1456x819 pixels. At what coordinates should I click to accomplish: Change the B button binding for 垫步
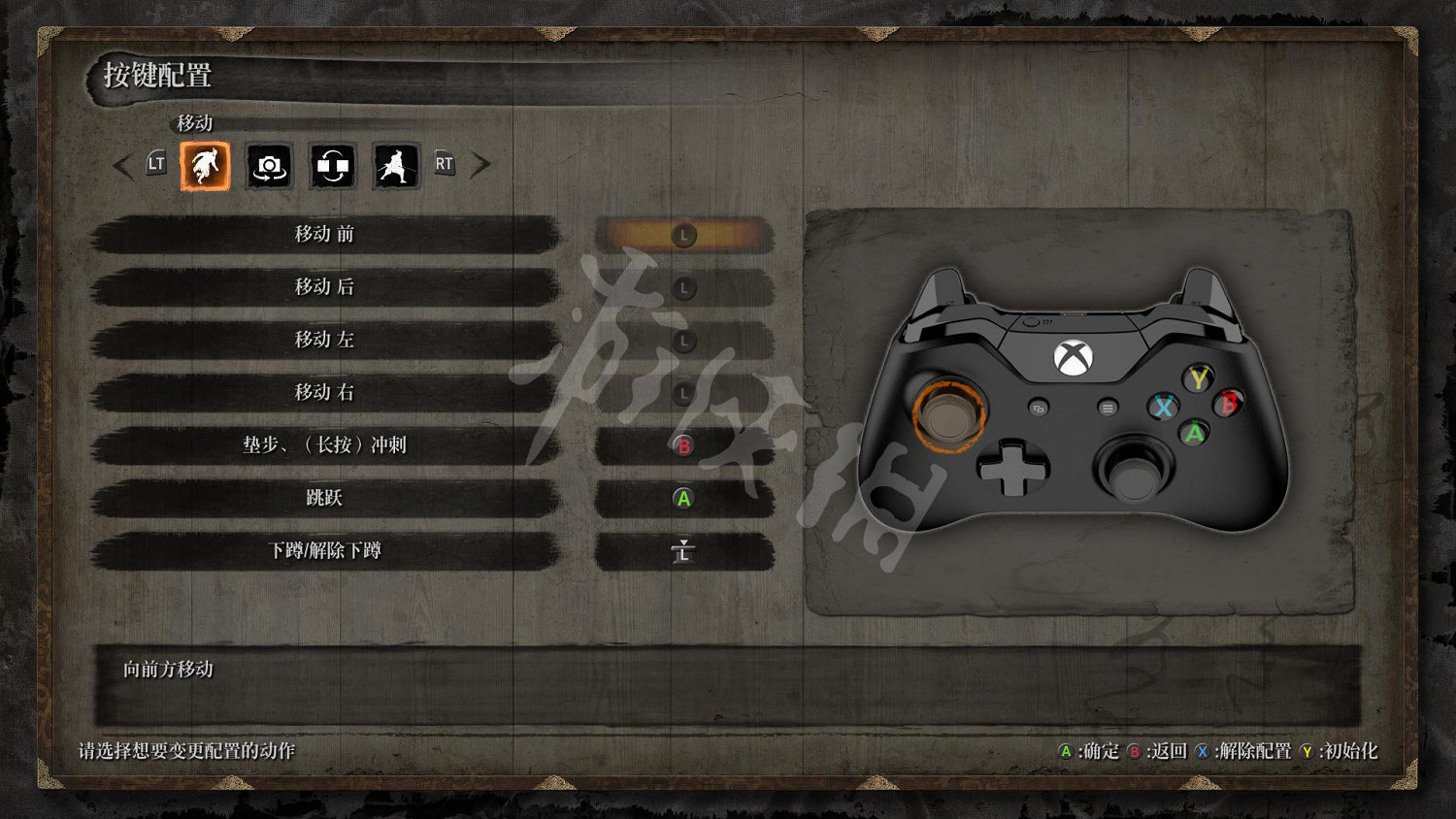pos(683,446)
